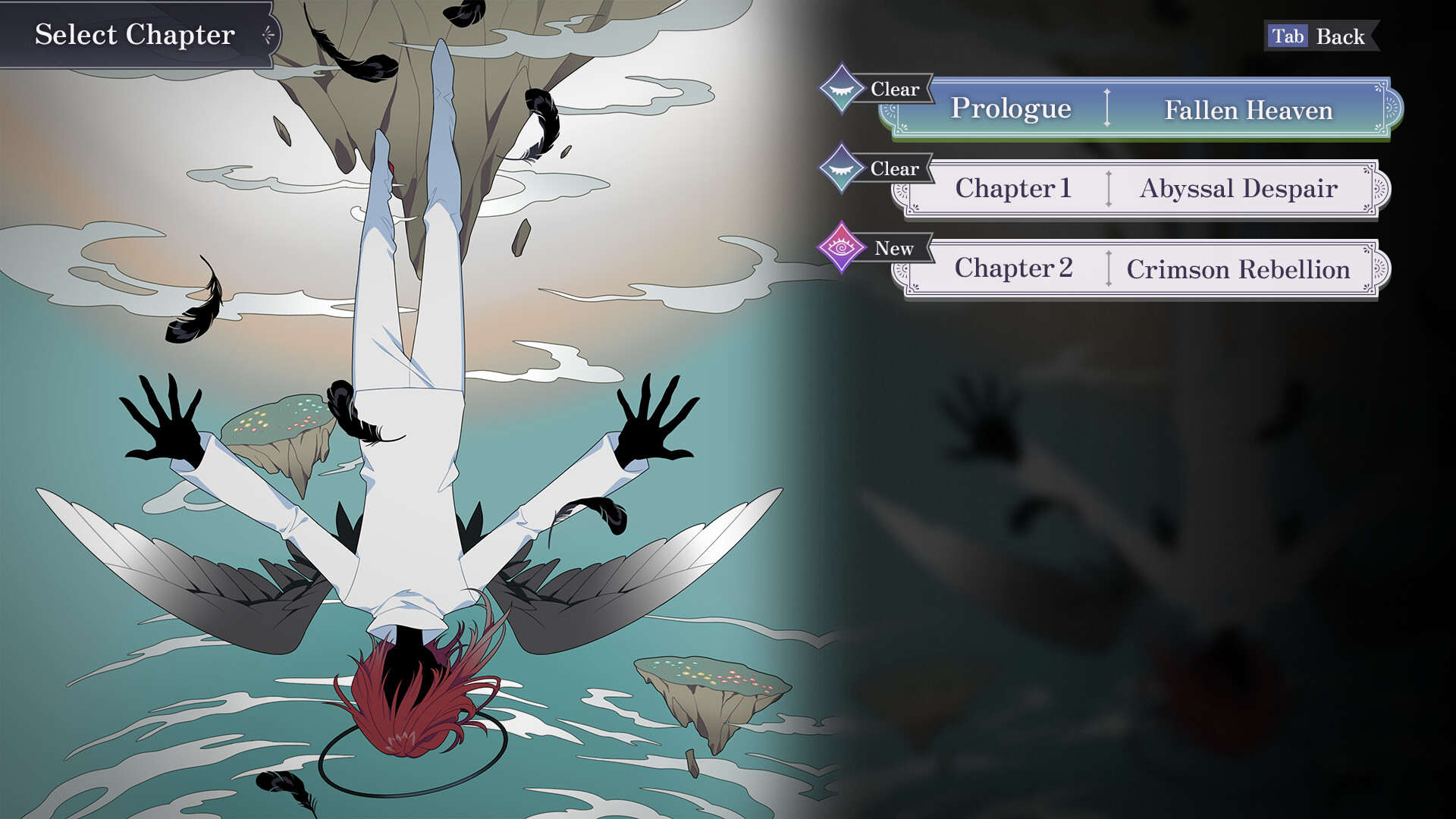Open Chapter 2: Crimson Rebellion
This screenshot has height=819, width=1456.
coord(1137,268)
